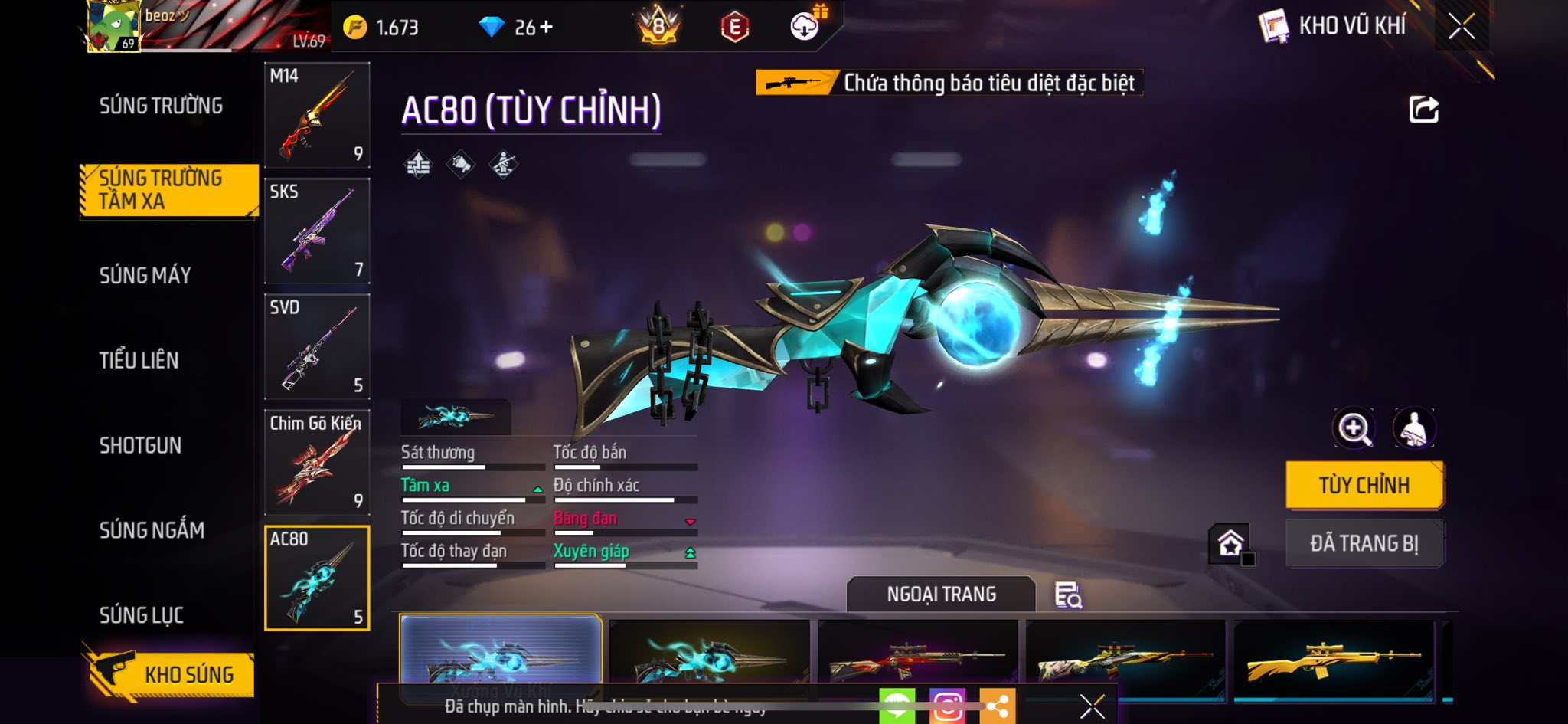
Task: Open the NGOẠI TRANG skins tab
Action: tap(941, 595)
